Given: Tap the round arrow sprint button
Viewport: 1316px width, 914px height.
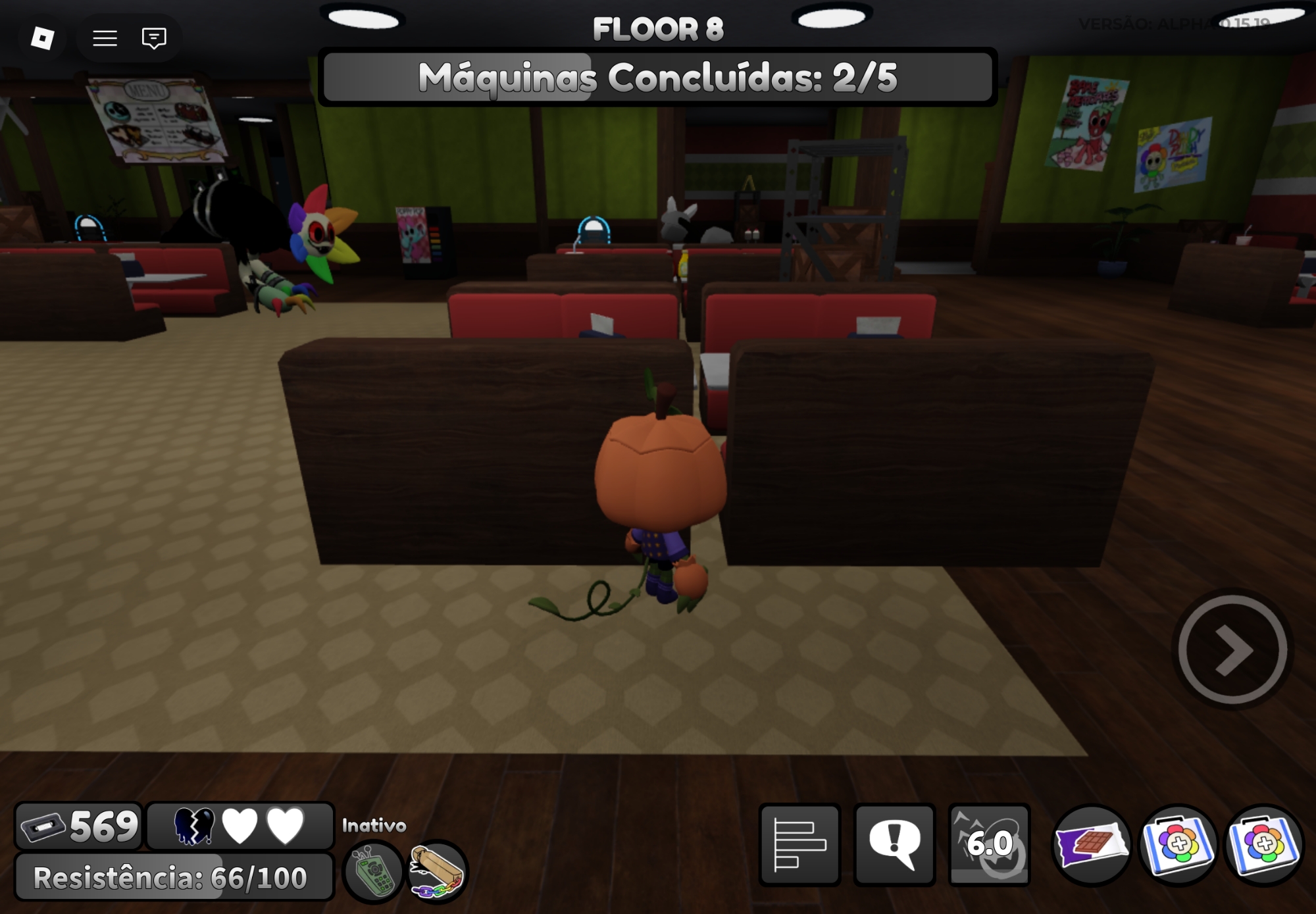Looking at the screenshot, I should pos(1232,649).
